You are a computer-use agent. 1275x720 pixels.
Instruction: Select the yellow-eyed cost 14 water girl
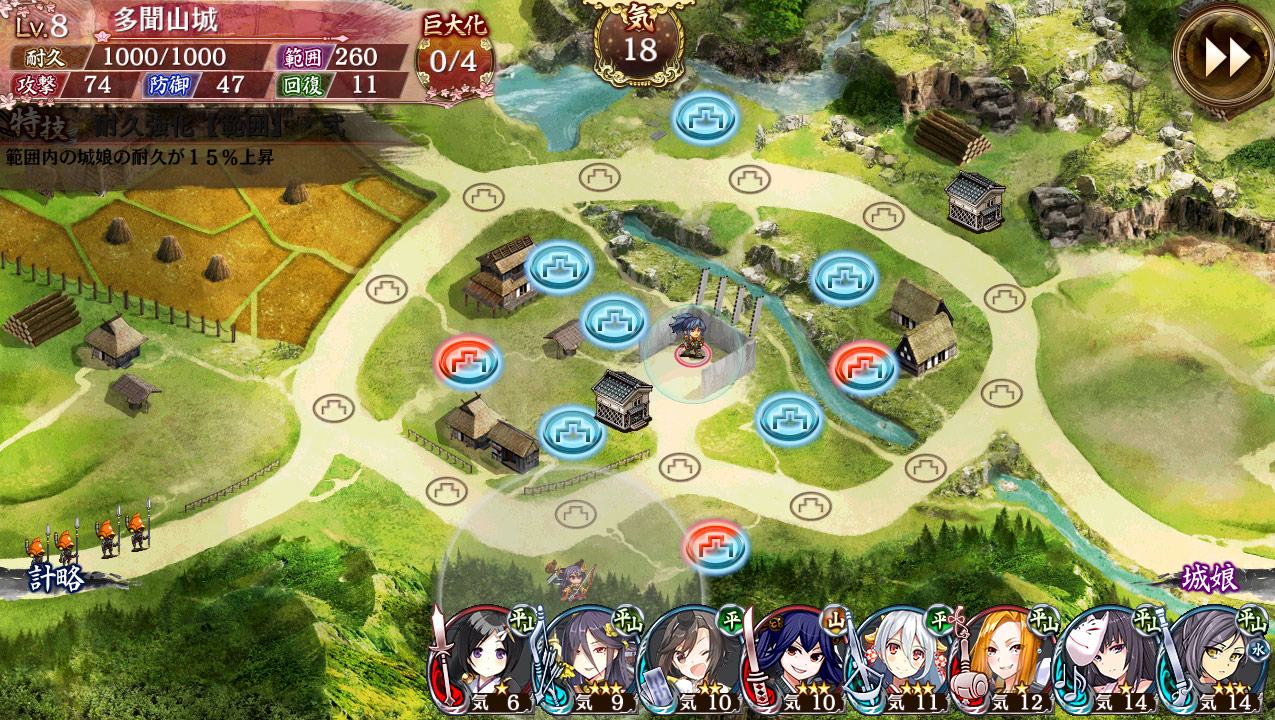(x=1216, y=660)
